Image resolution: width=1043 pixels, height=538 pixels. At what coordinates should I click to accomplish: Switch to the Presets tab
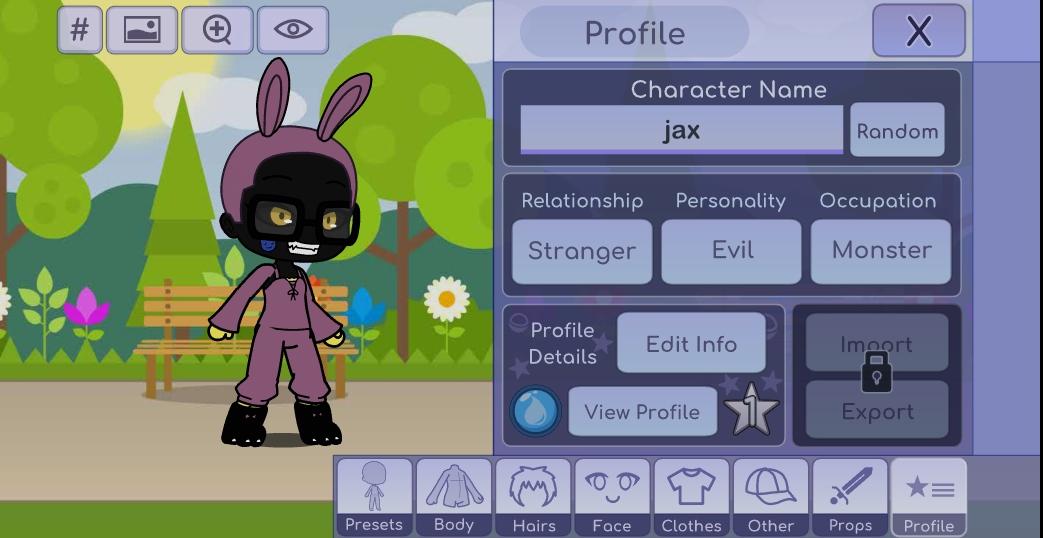coord(374,497)
